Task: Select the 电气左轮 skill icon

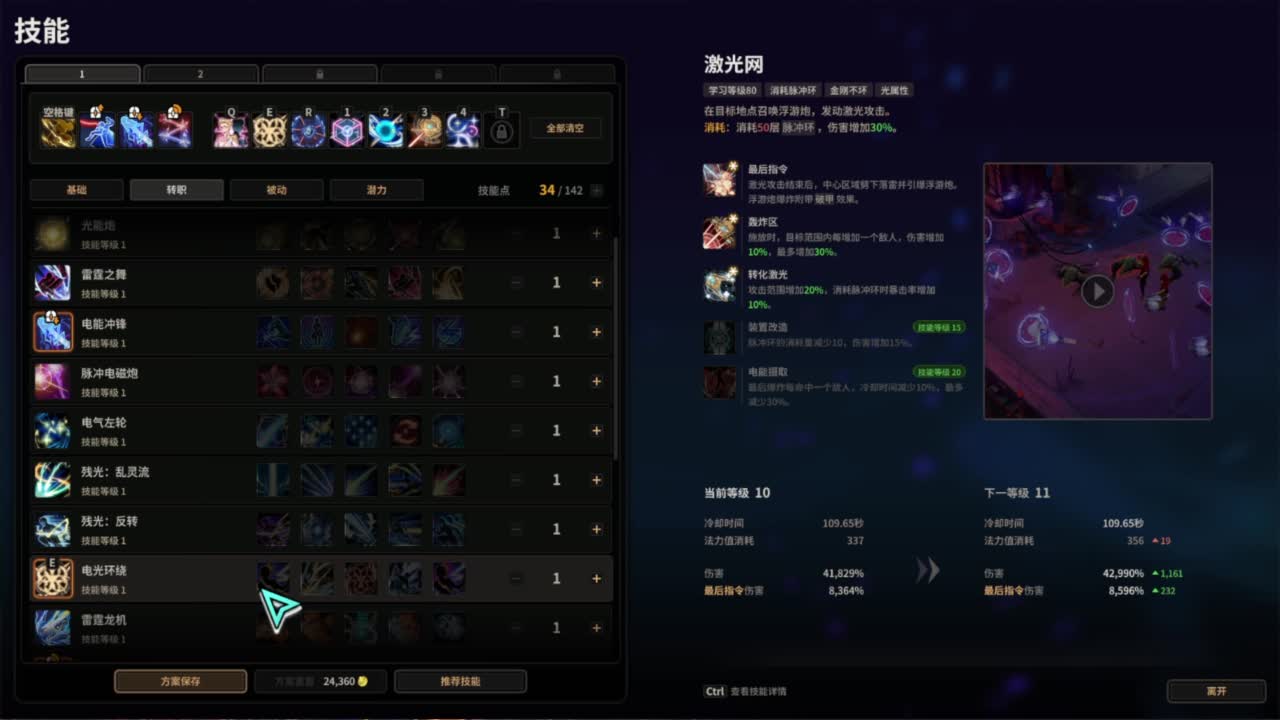Action: (53, 430)
